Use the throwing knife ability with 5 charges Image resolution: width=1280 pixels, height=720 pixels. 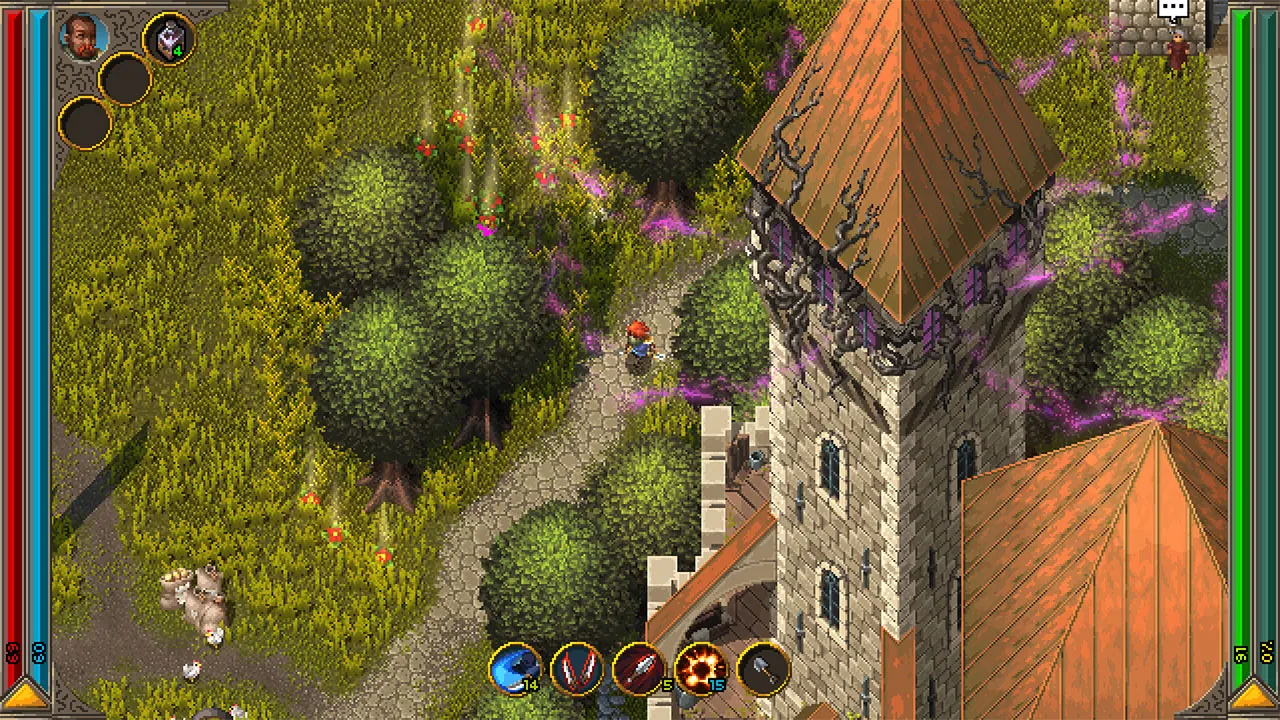click(640, 668)
